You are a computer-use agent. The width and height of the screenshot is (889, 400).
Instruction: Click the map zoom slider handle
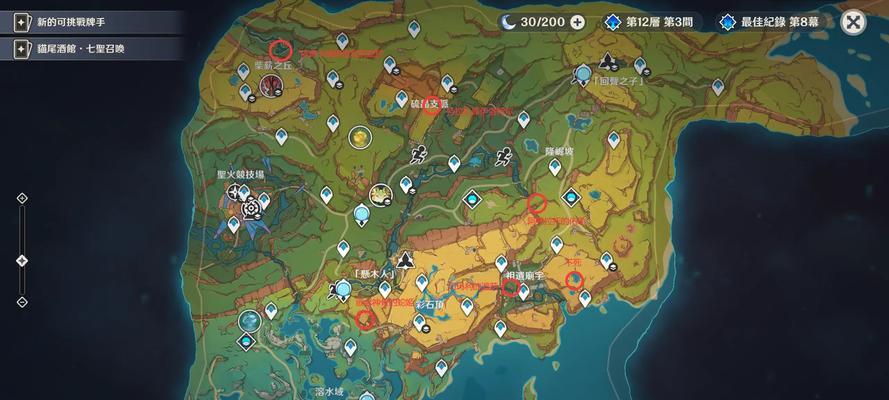(x=22, y=260)
